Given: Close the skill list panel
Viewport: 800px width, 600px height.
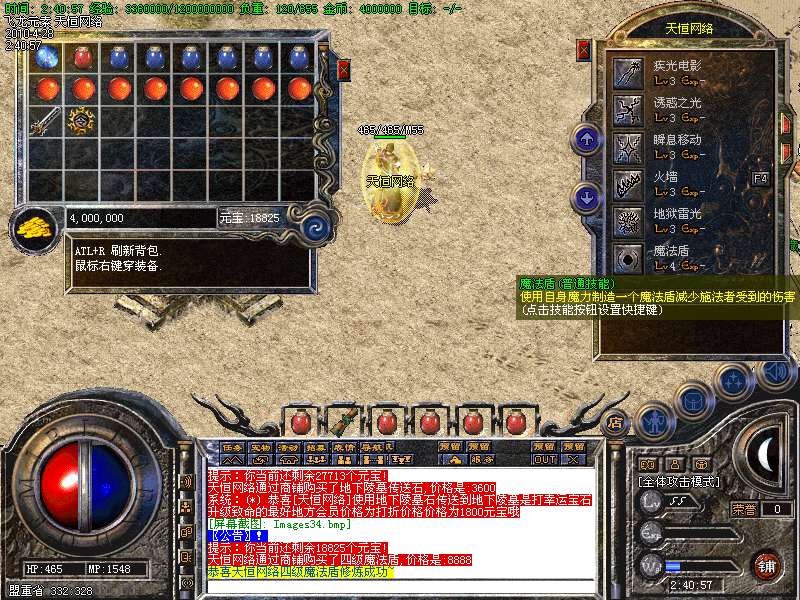Looking at the screenshot, I should [x=584, y=49].
